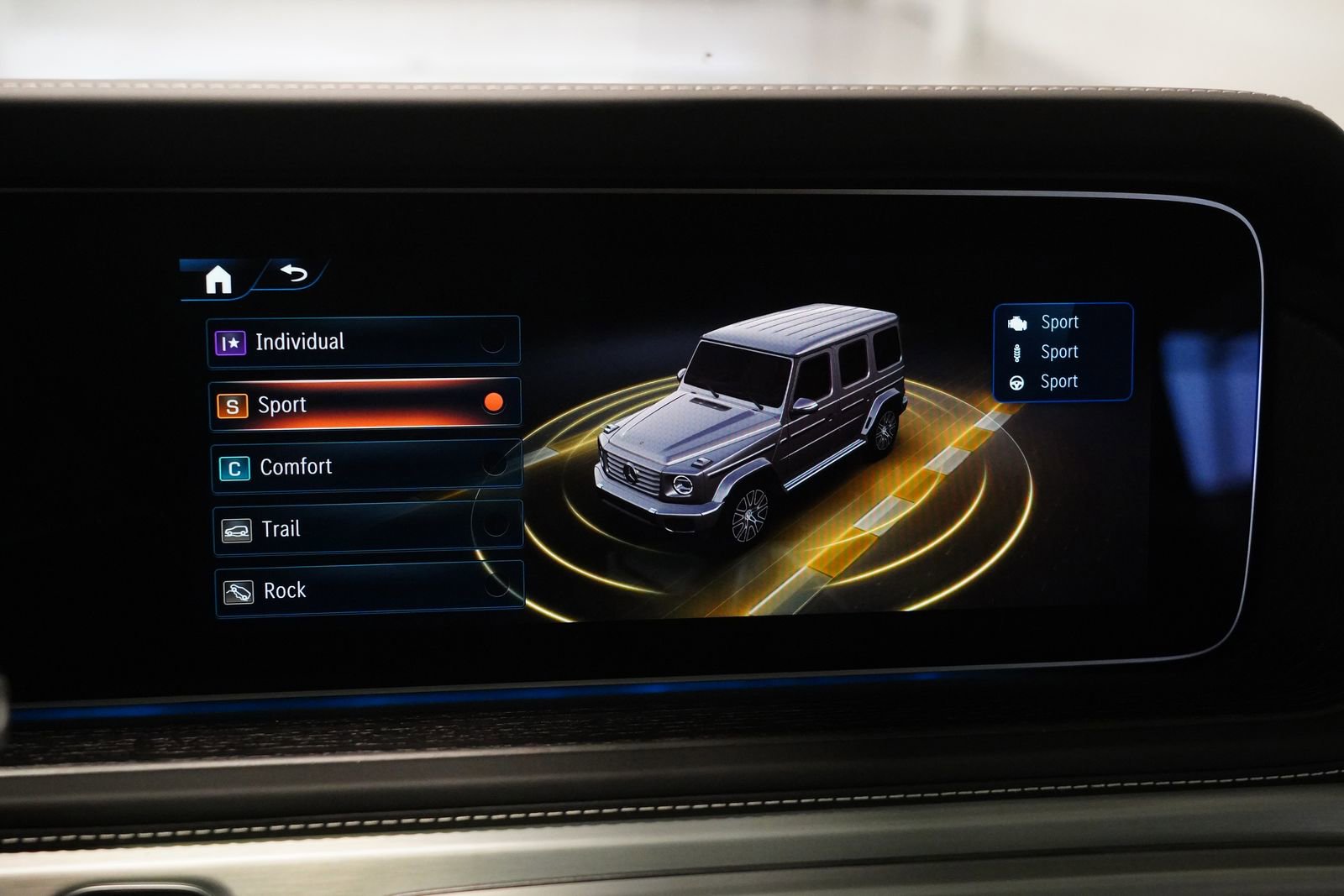Tap the tilted-vehicle Rock mode icon

click(240, 589)
